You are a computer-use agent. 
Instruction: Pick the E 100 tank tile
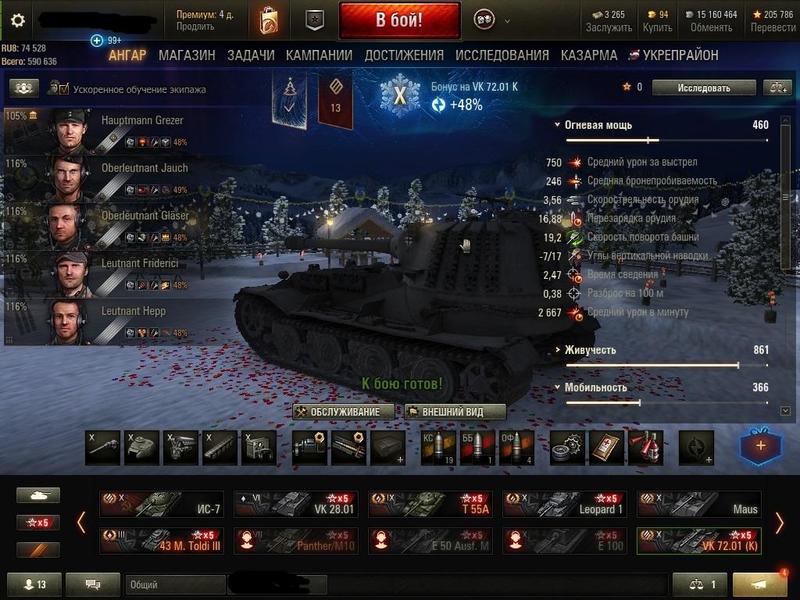click(564, 540)
